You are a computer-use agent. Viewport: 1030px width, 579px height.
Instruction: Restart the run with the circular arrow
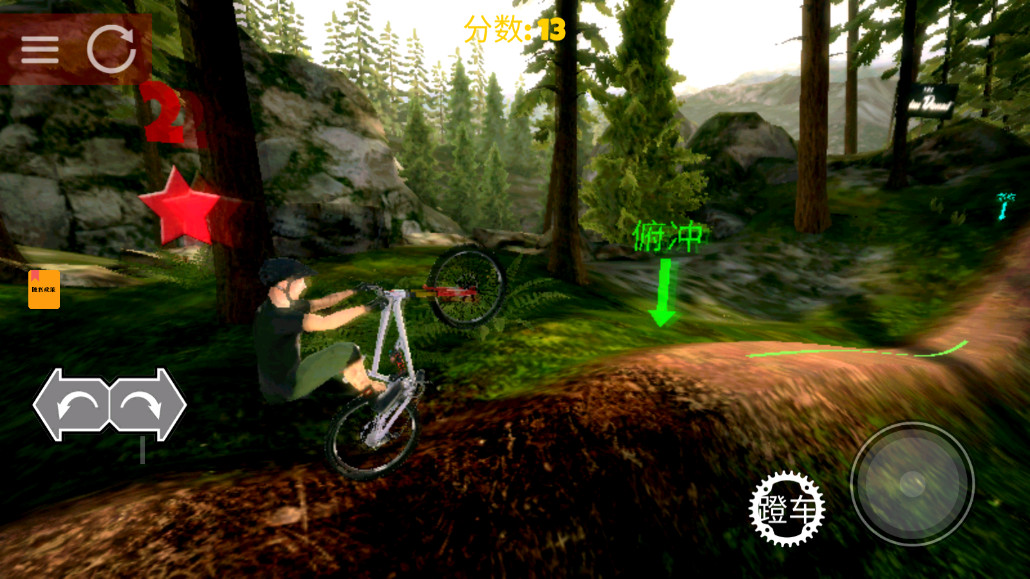111,49
